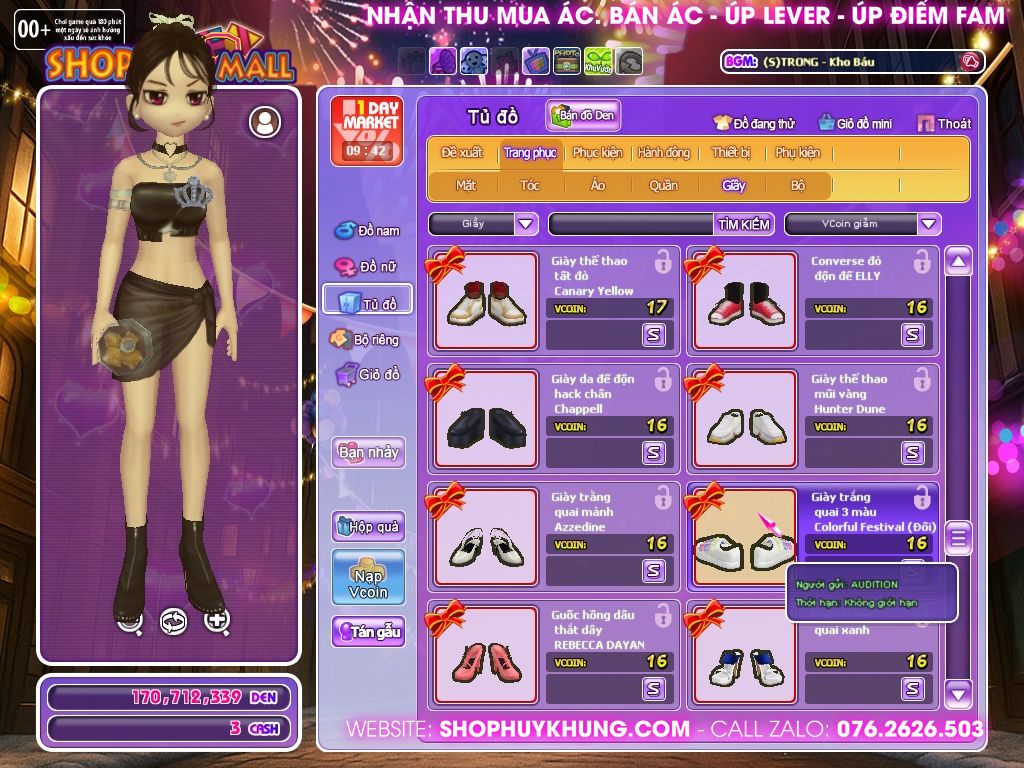The image size is (1024, 768).
Task: Select the Converse đỏ độn đế ELLY shoes
Action: 743,301
